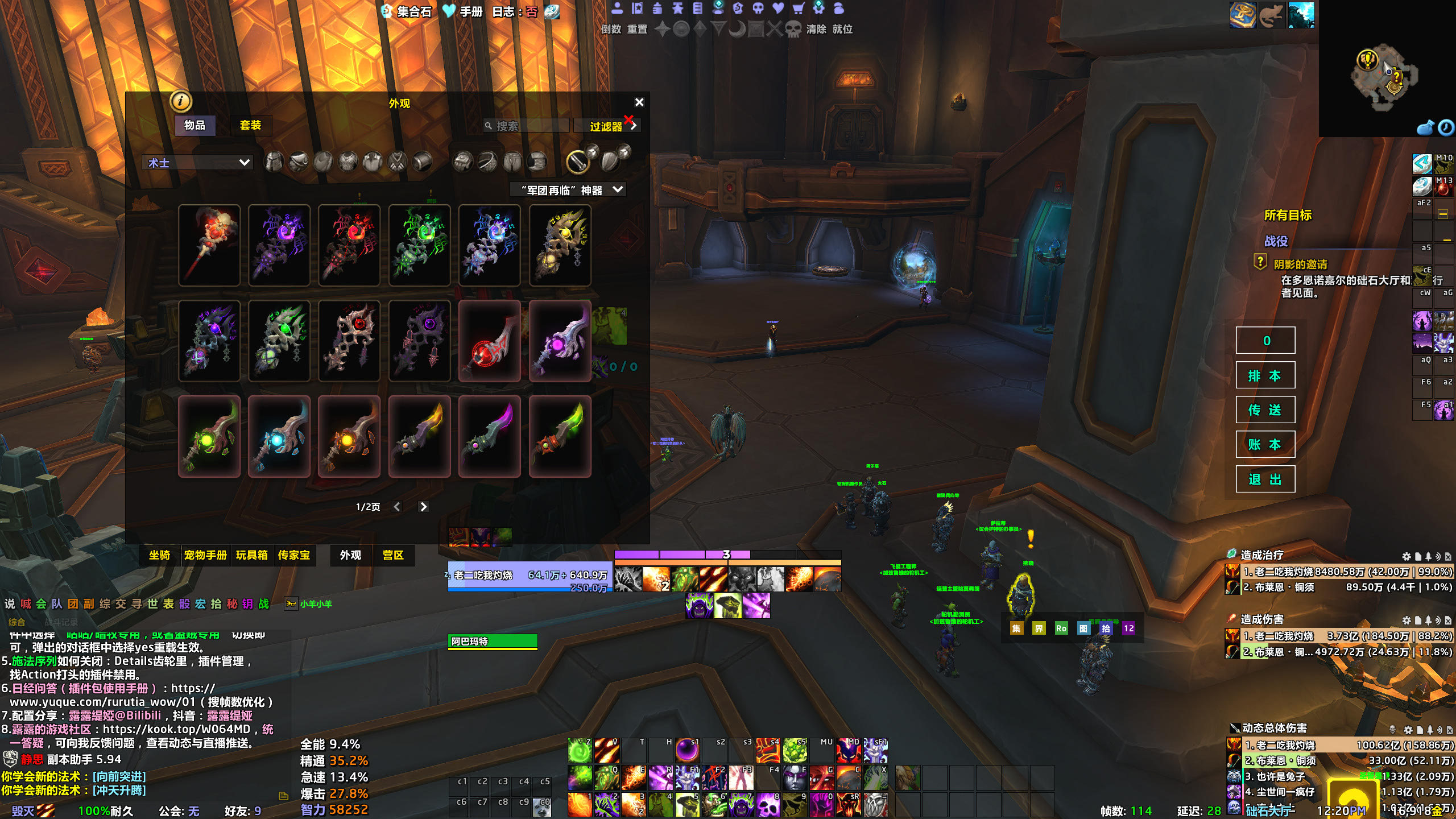Screen dimensions: 1456x819
Task: Open the 玩具箱 toy box tab
Action: click(x=251, y=555)
